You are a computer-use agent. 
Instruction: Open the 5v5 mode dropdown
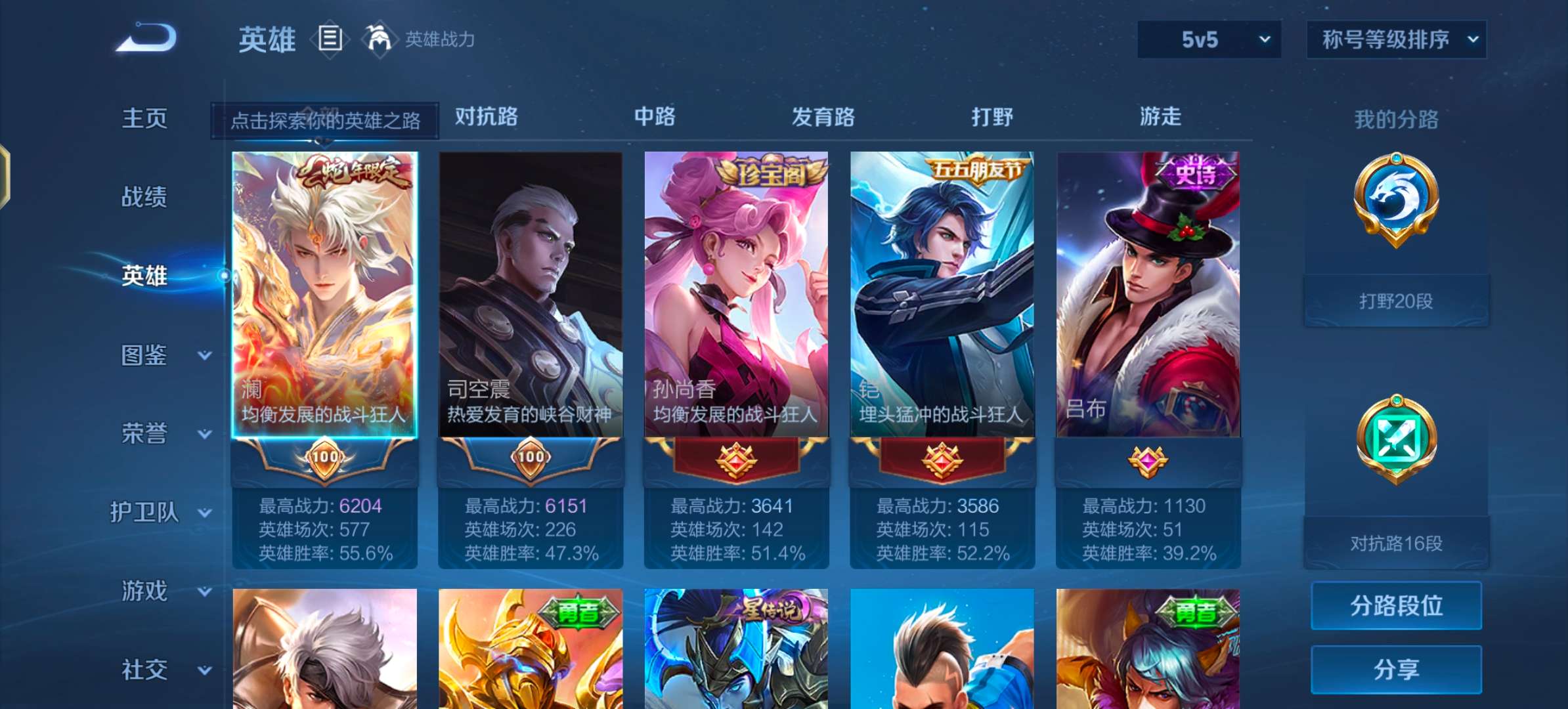coord(1208,39)
